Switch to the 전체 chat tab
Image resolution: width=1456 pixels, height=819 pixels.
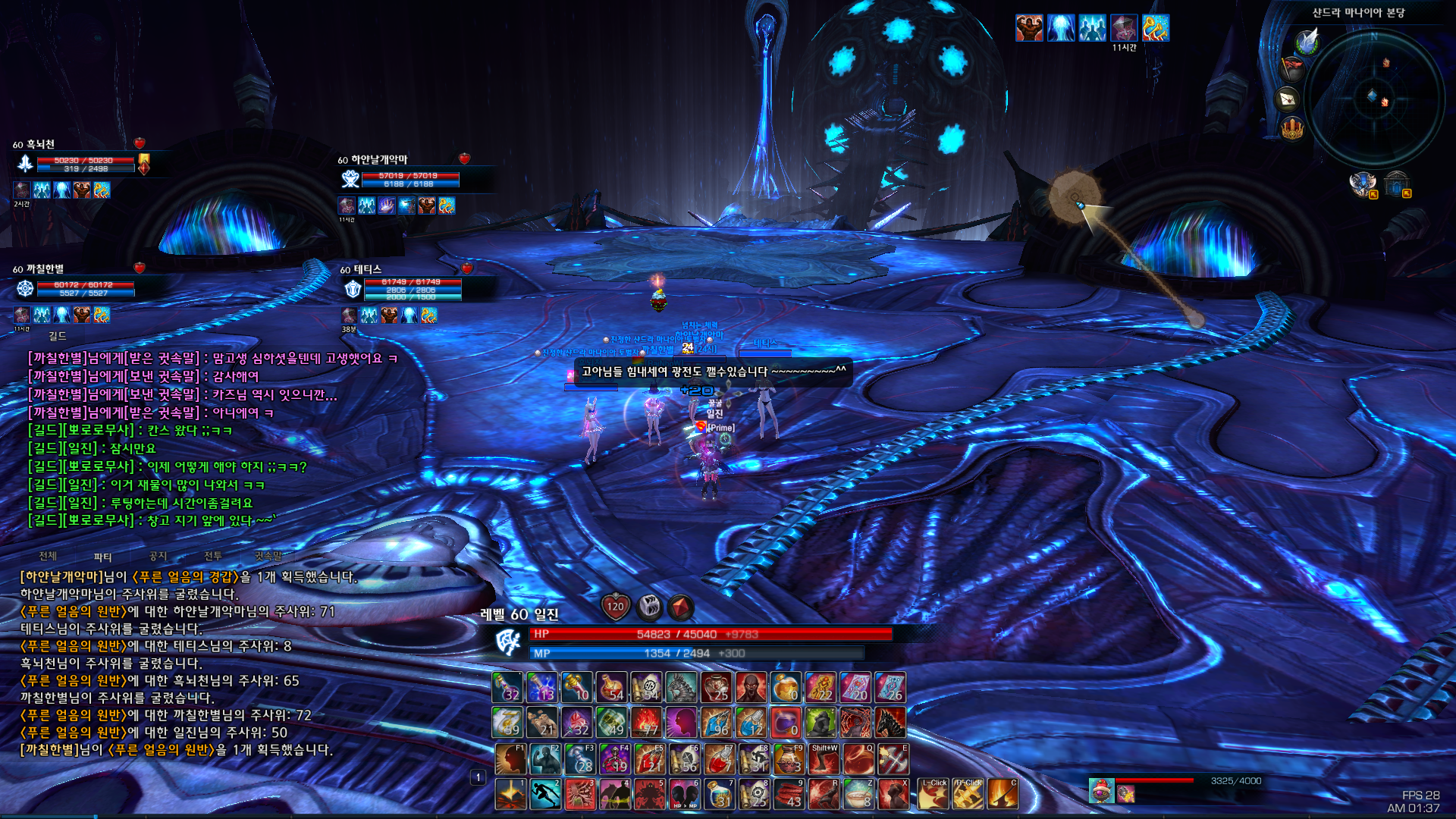pyautogui.click(x=48, y=556)
